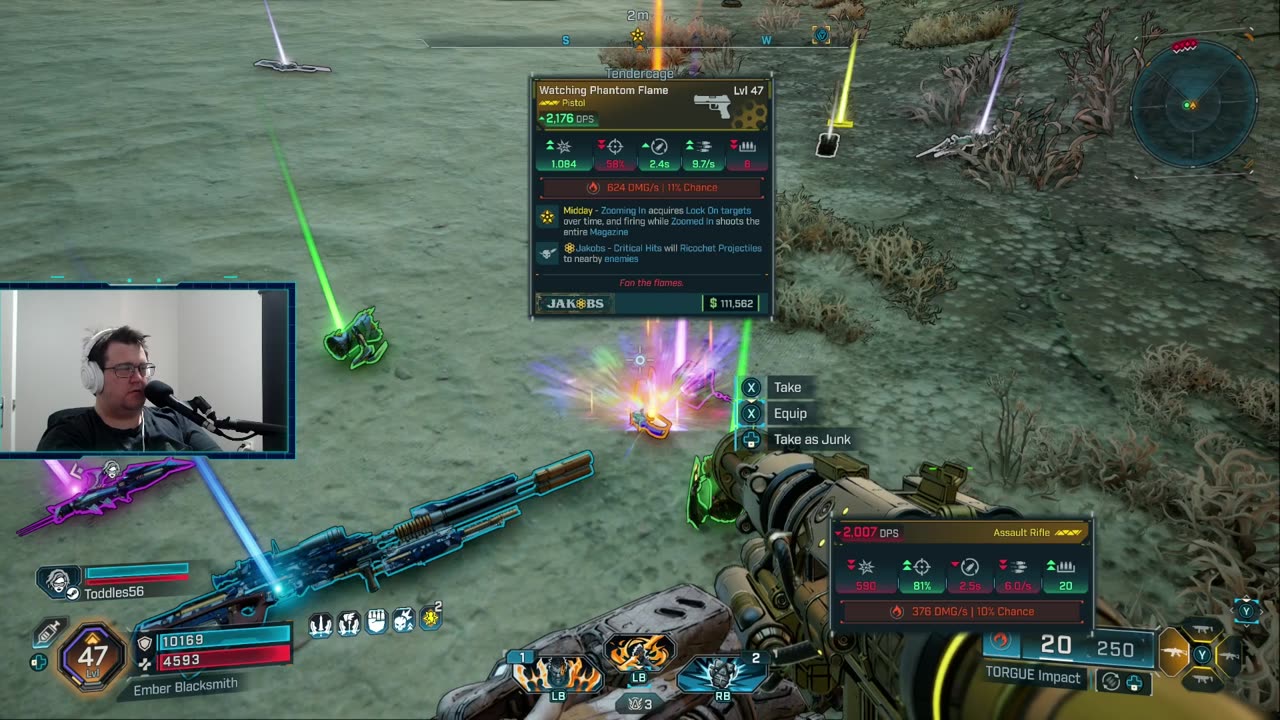Activate the flaming figure action skill

[x=557, y=672]
